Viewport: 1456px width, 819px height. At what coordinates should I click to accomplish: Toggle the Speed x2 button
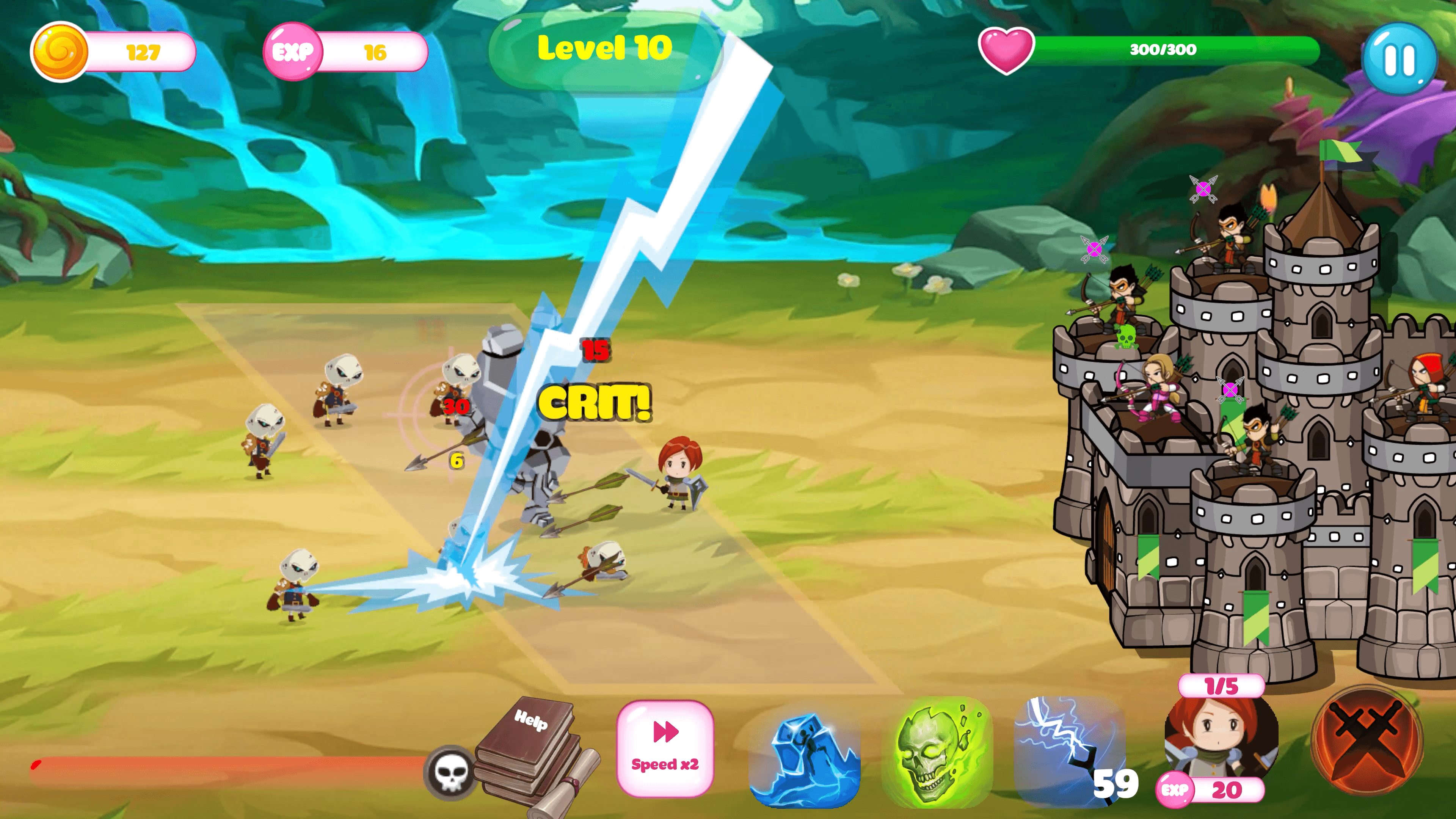[x=665, y=748]
